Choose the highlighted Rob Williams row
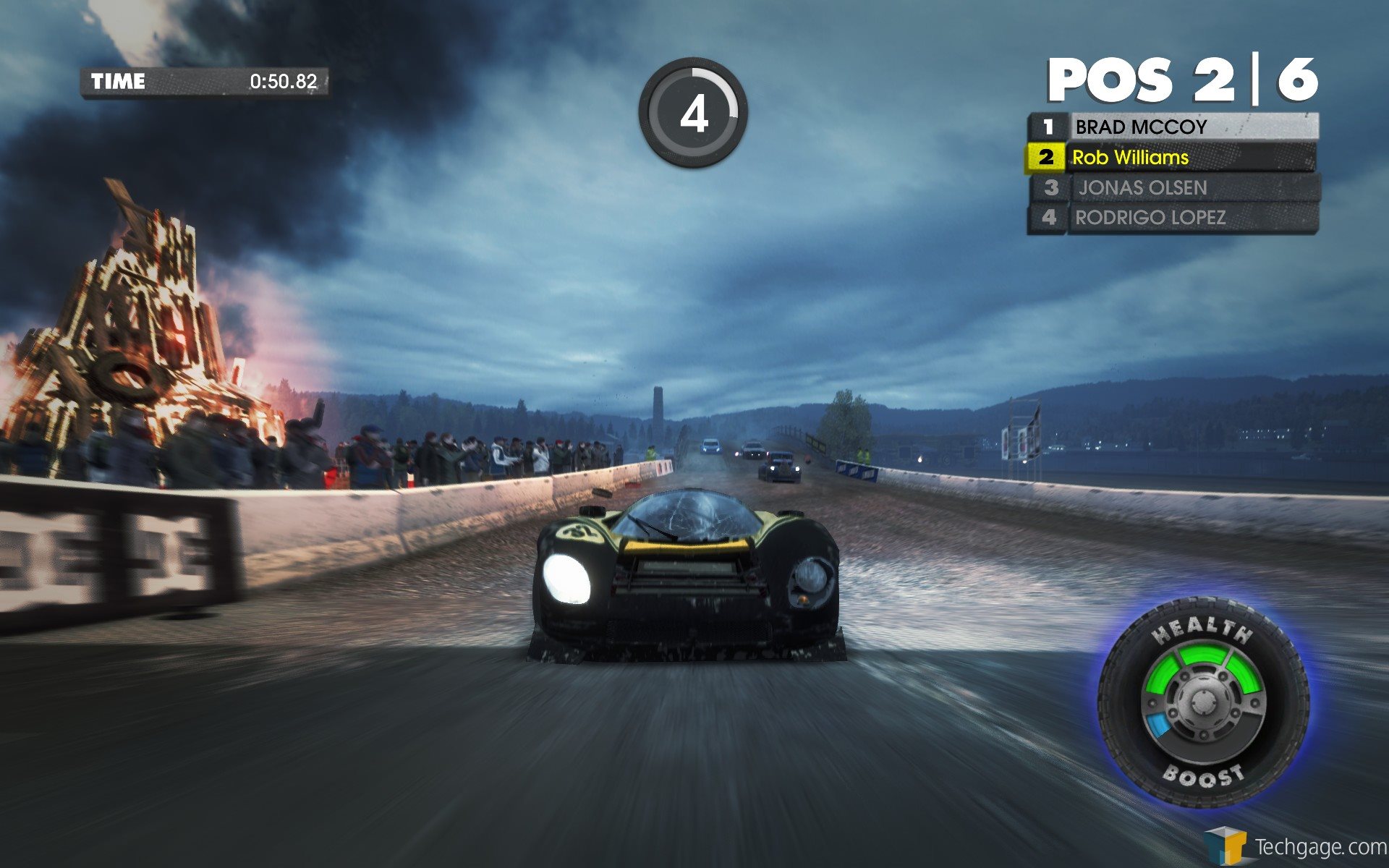1389x868 pixels. [x=1172, y=158]
